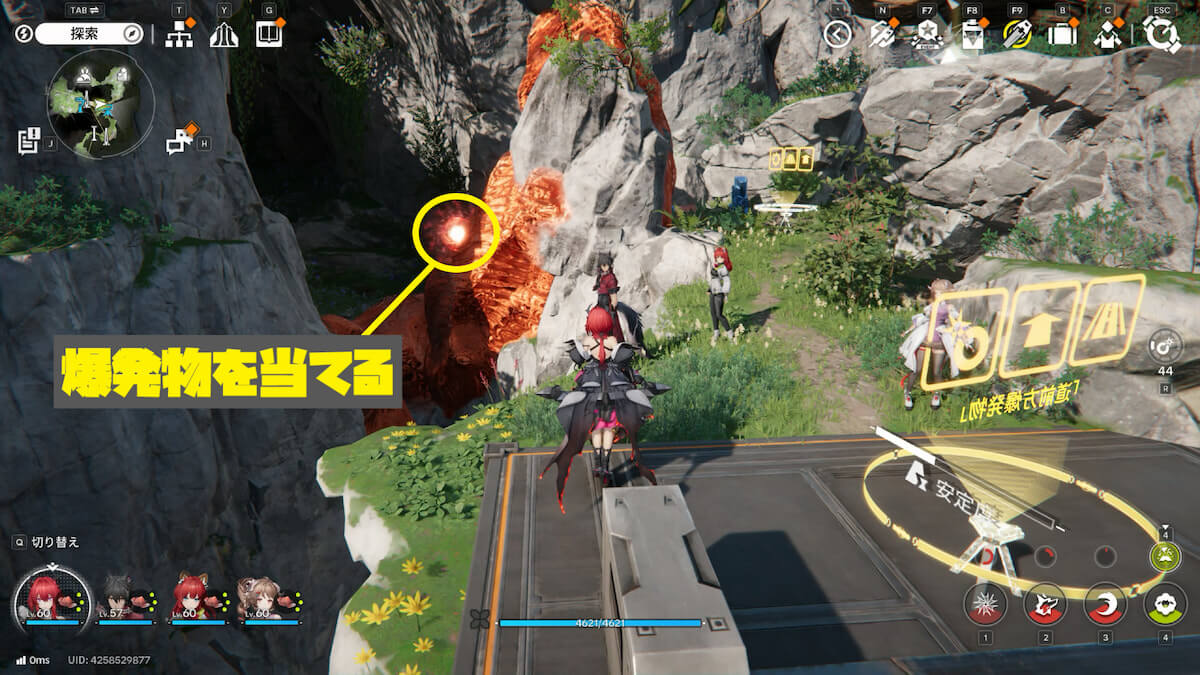Open the hierarchy tree diagram icon

coord(179,35)
